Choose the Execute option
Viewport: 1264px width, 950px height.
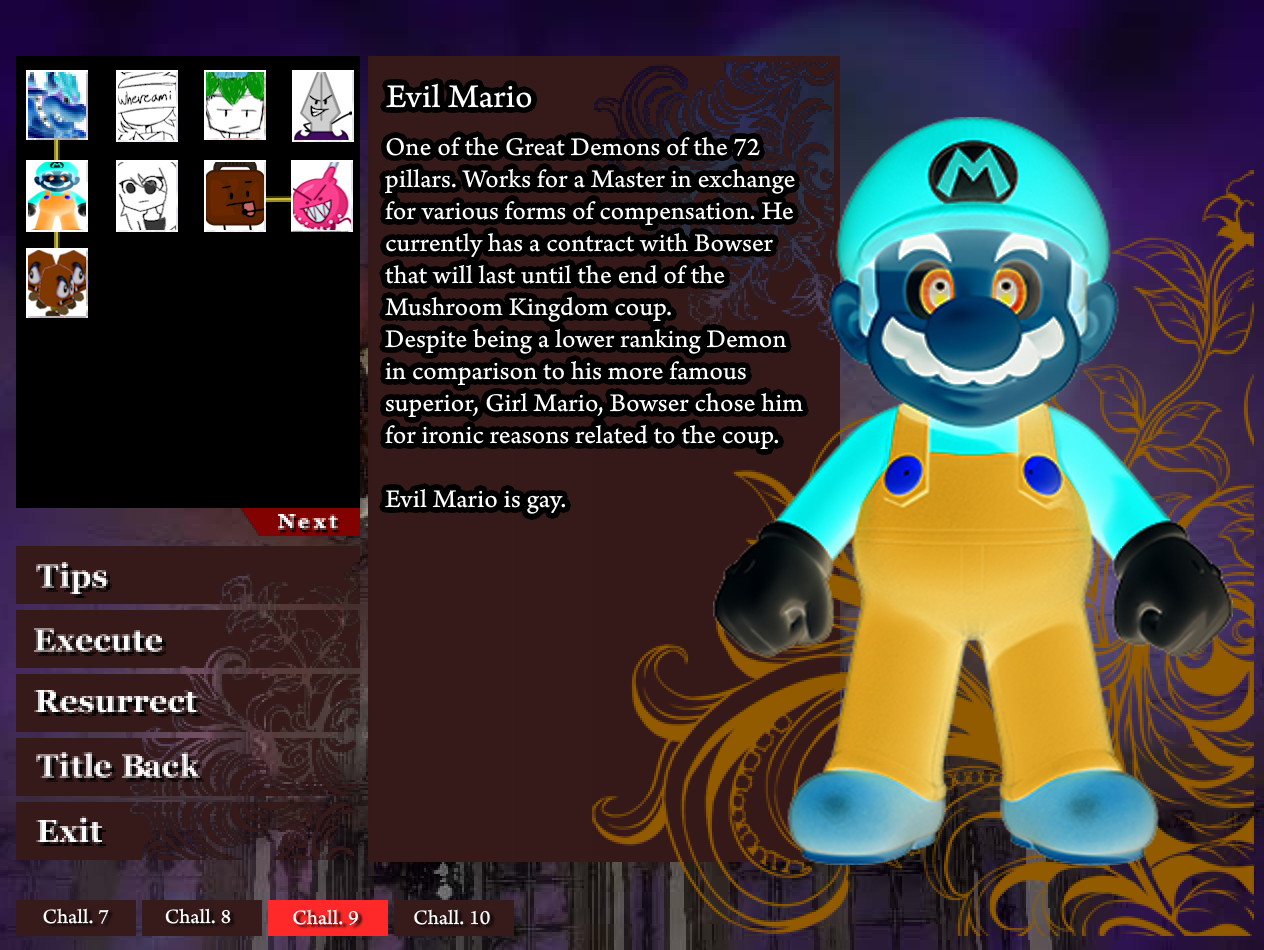[x=98, y=640]
